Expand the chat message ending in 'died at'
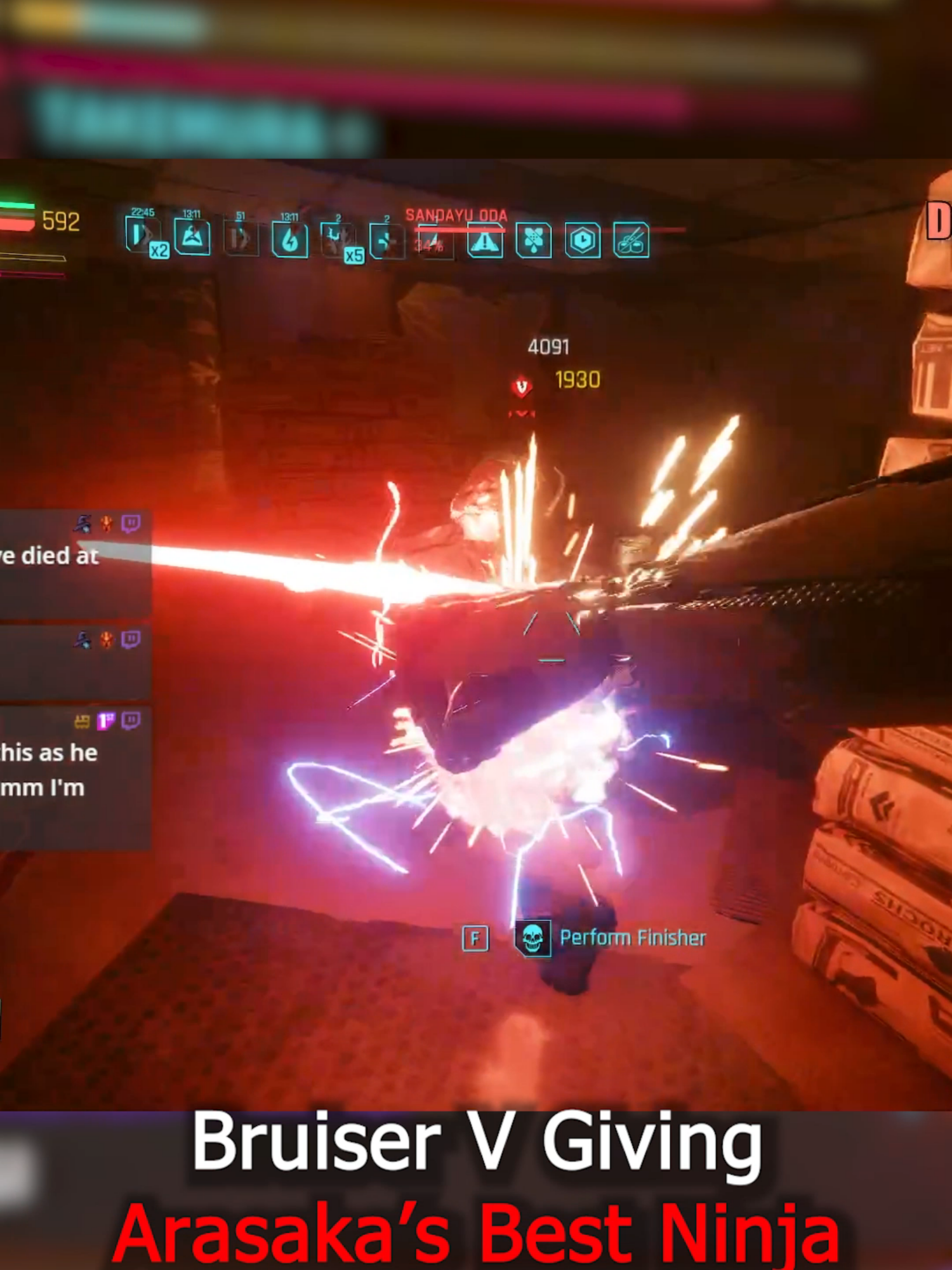This screenshot has height=1270, width=952. click(50, 556)
